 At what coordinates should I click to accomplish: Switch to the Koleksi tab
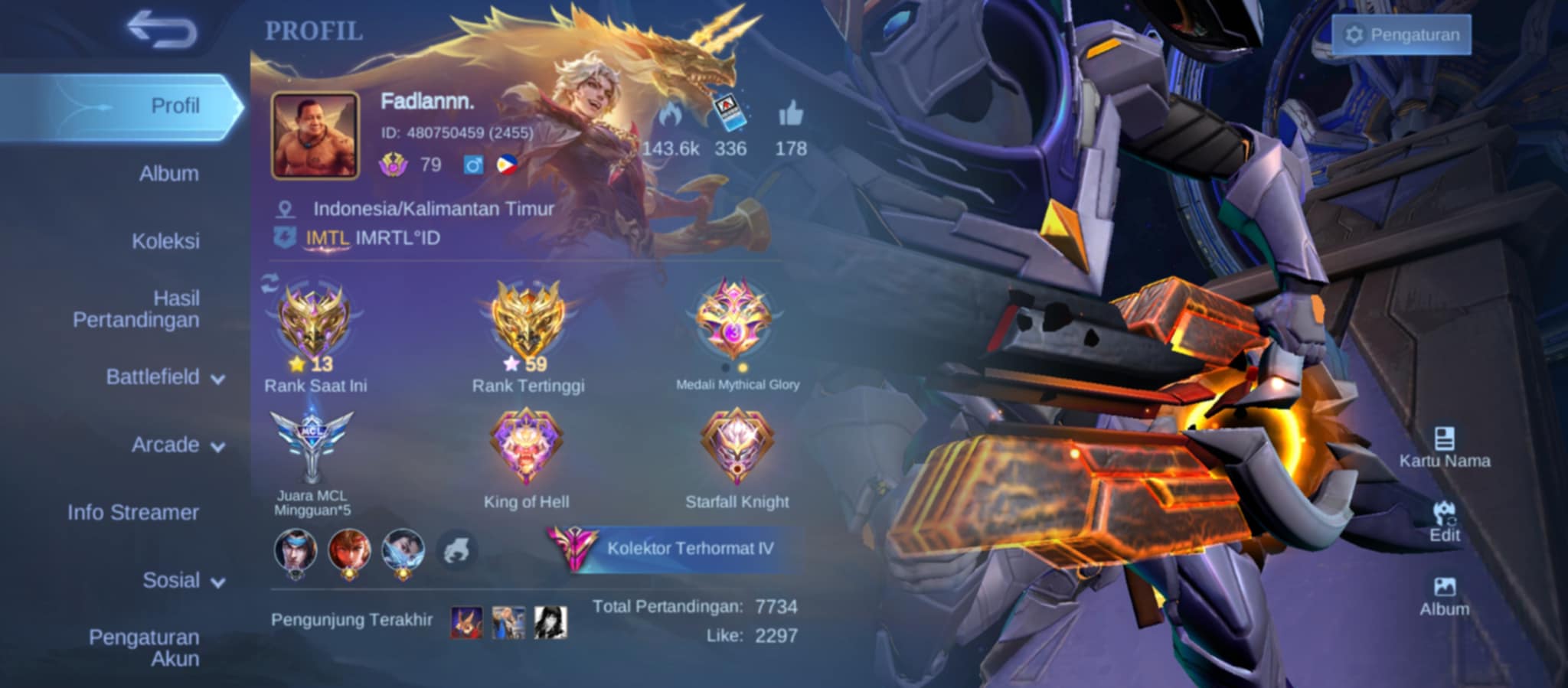pyautogui.click(x=165, y=241)
